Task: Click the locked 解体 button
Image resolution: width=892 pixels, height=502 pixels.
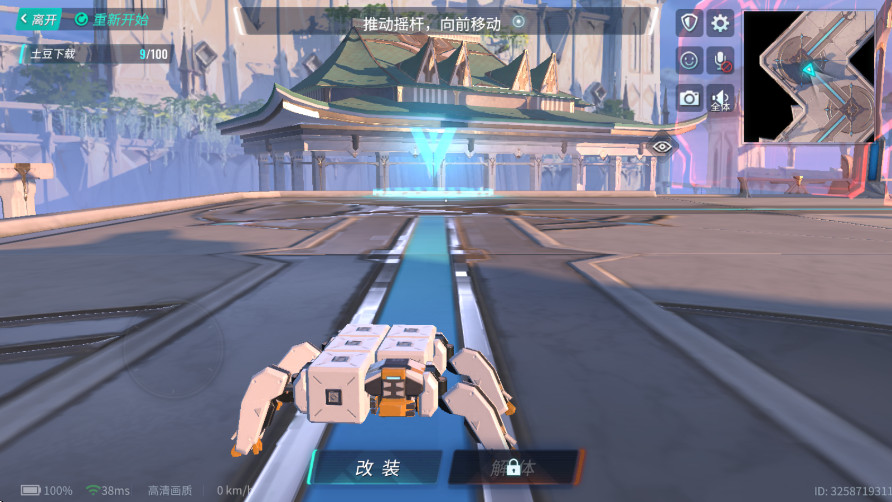Action: tap(514, 467)
